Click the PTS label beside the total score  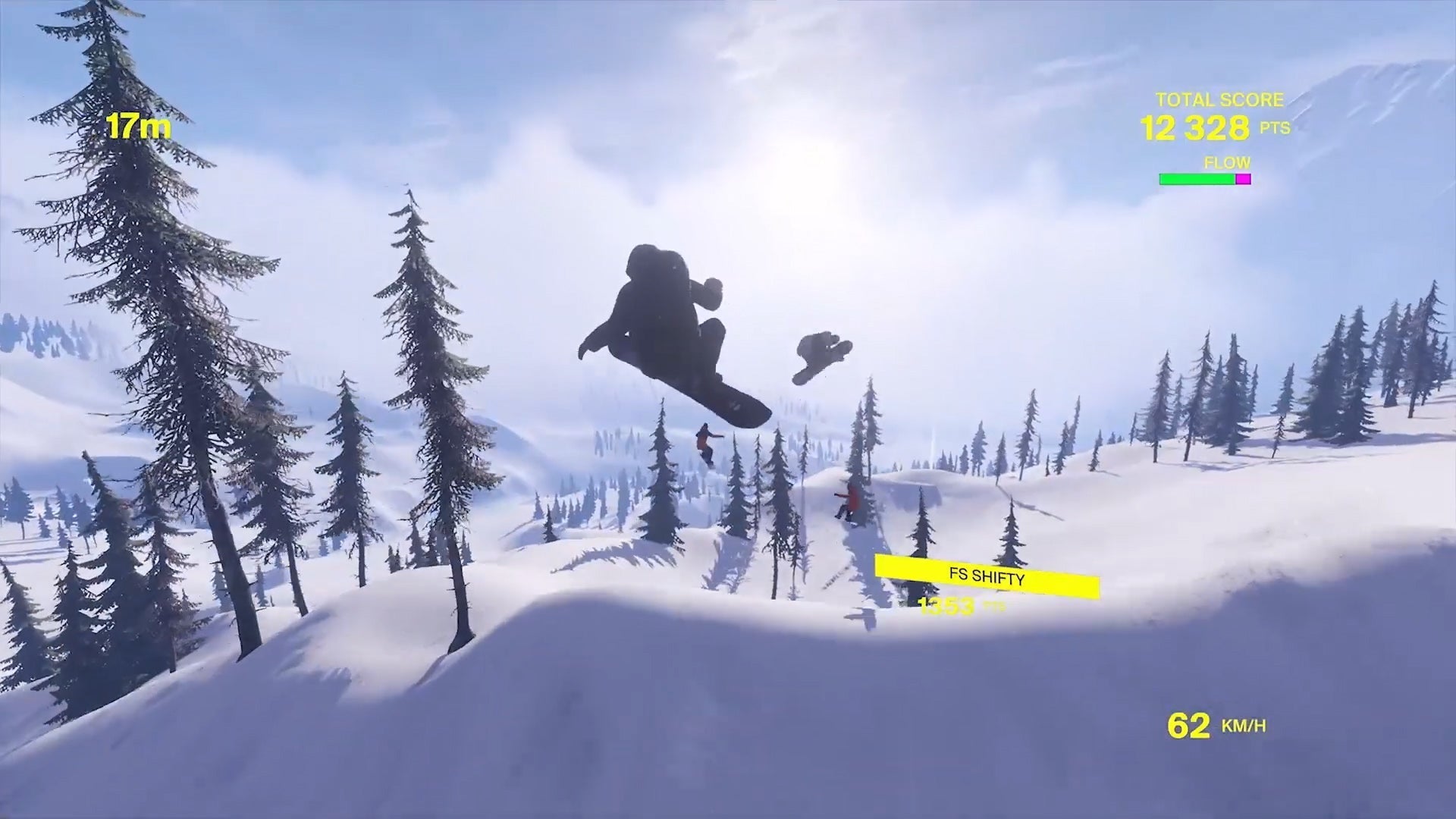(x=1275, y=129)
